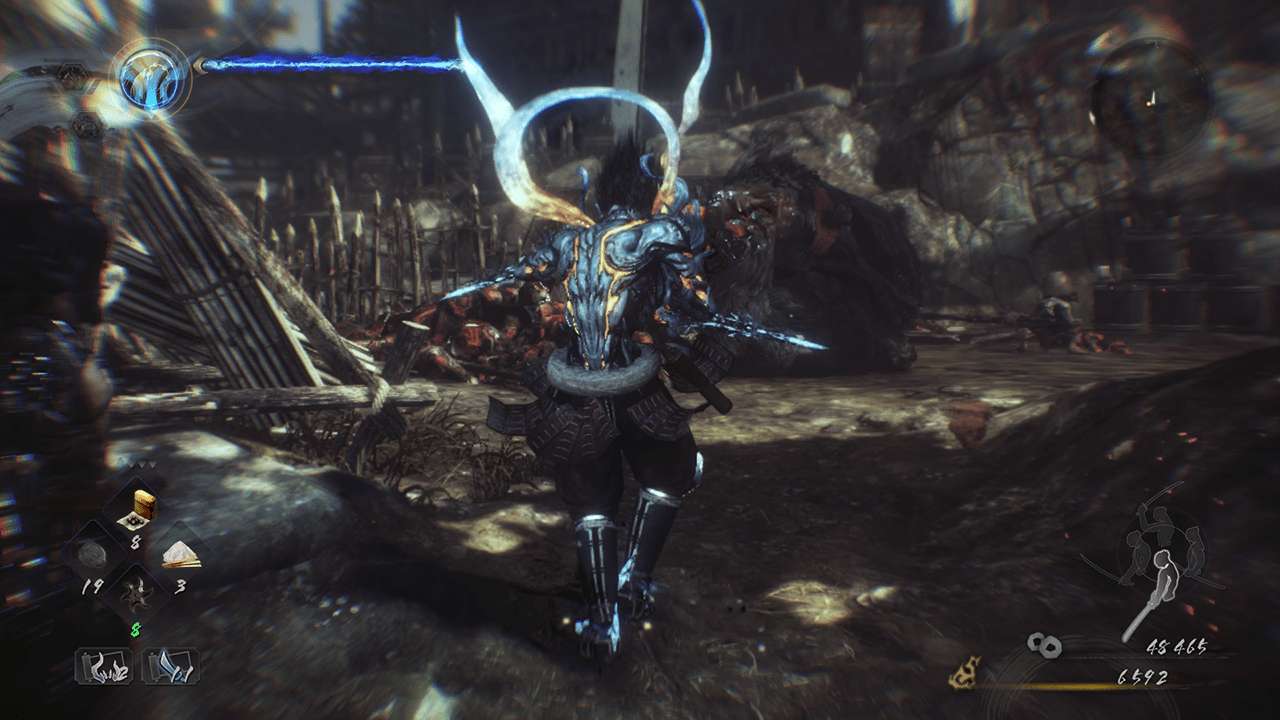1280x720 pixels.
Task: Select the grey stone item slot
Action: pos(93,555)
